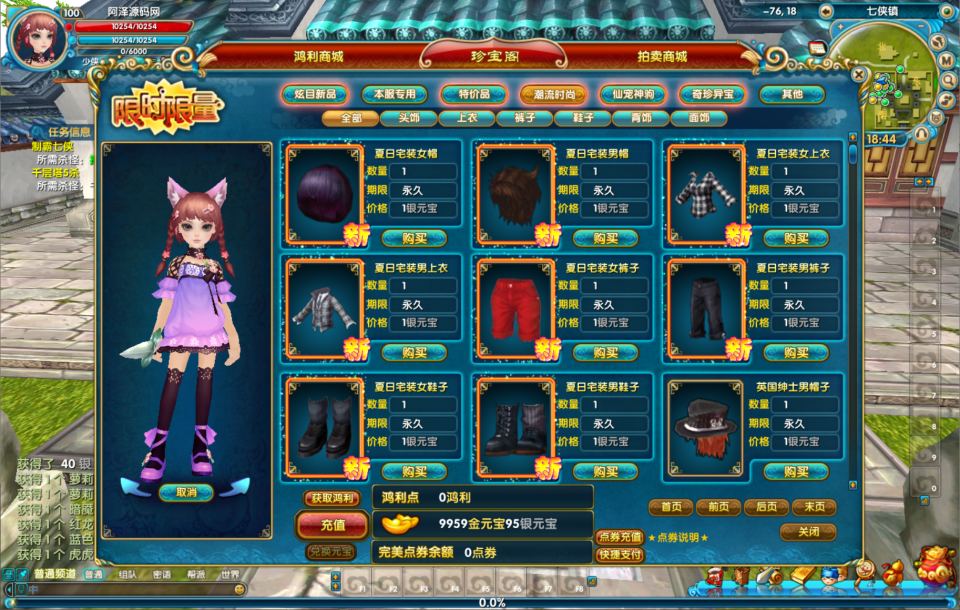Switch to the 拍卖商城 auction tab

662,57
